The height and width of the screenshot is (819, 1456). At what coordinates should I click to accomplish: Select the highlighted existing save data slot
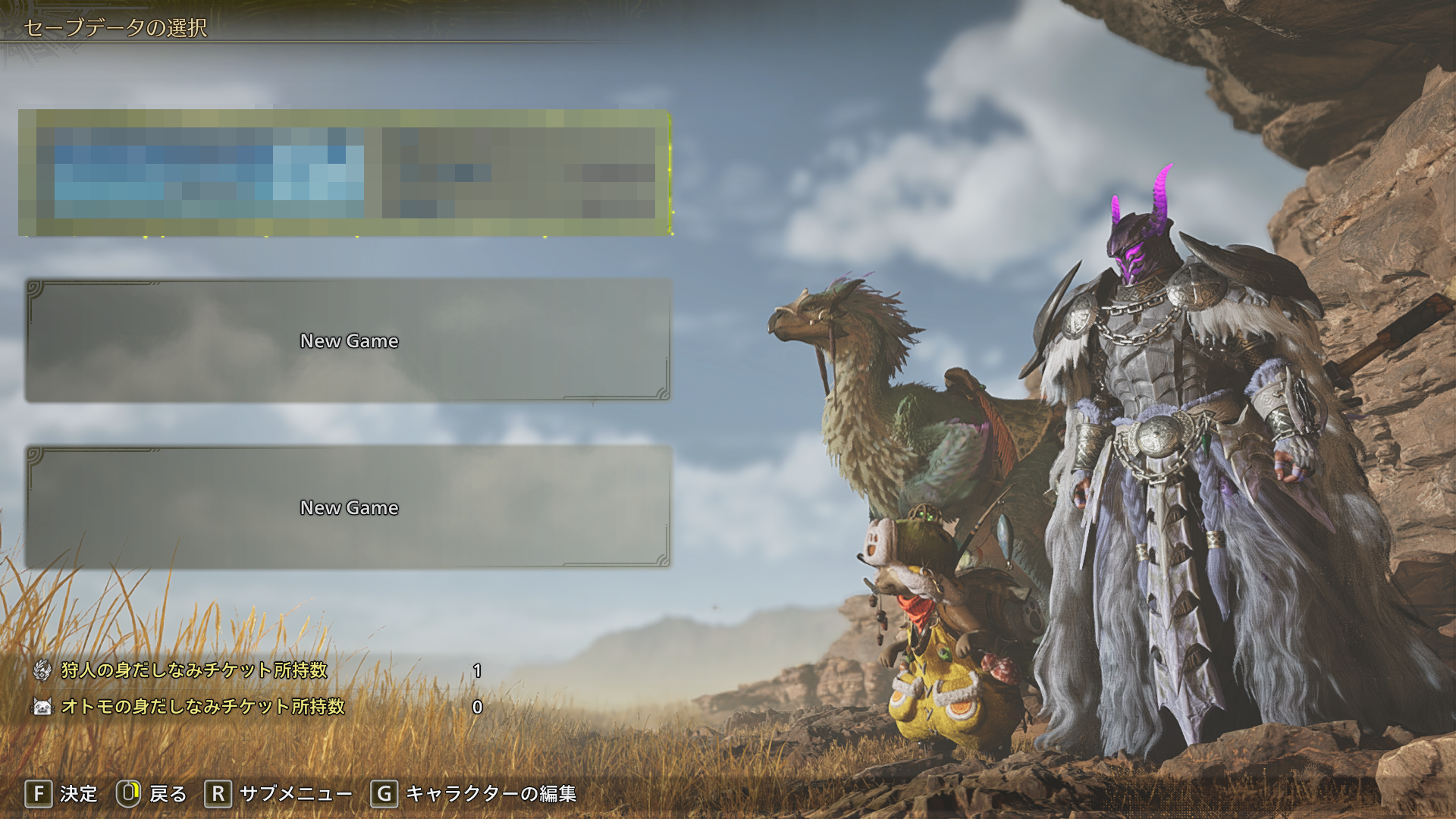click(346, 173)
